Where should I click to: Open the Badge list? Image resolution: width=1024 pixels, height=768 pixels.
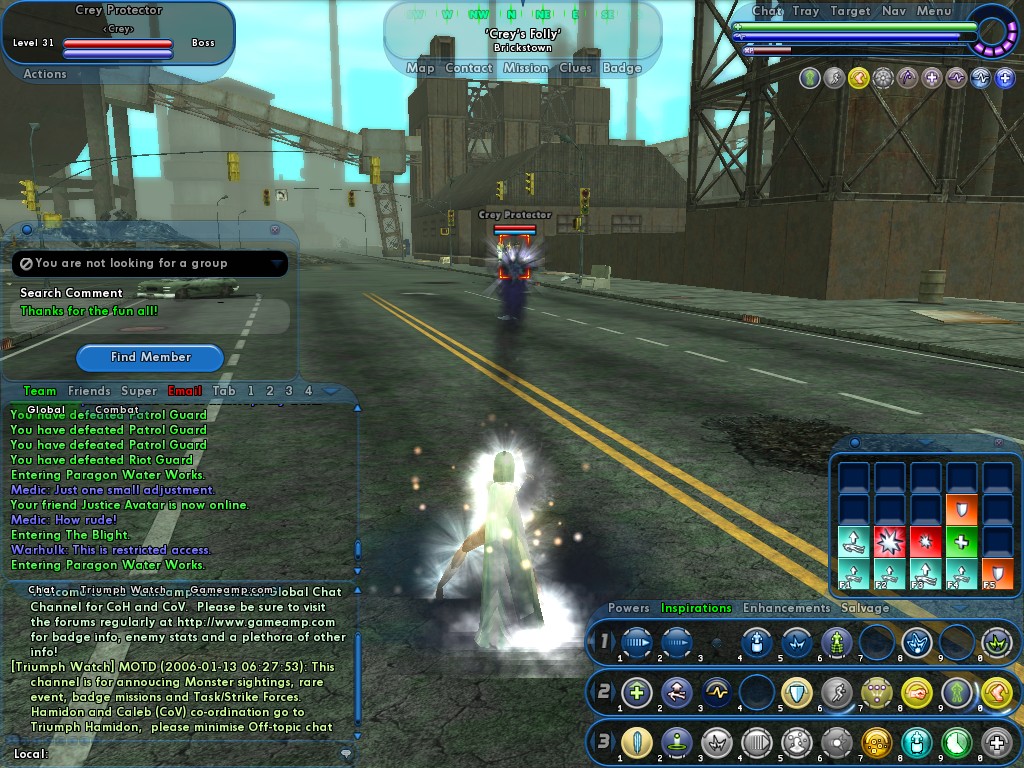pyautogui.click(x=622, y=68)
